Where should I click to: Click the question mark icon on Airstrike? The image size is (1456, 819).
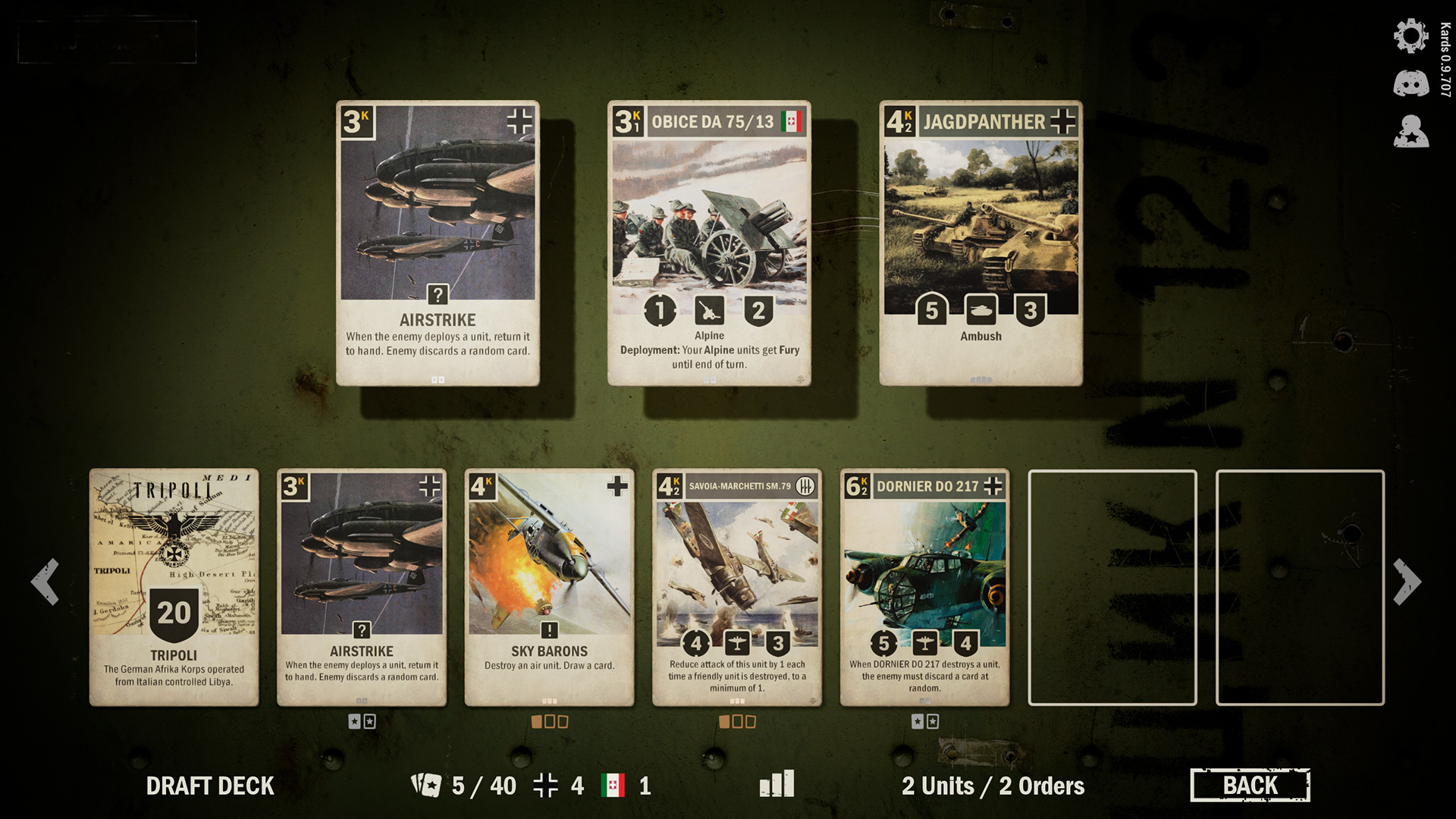point(438,293)
